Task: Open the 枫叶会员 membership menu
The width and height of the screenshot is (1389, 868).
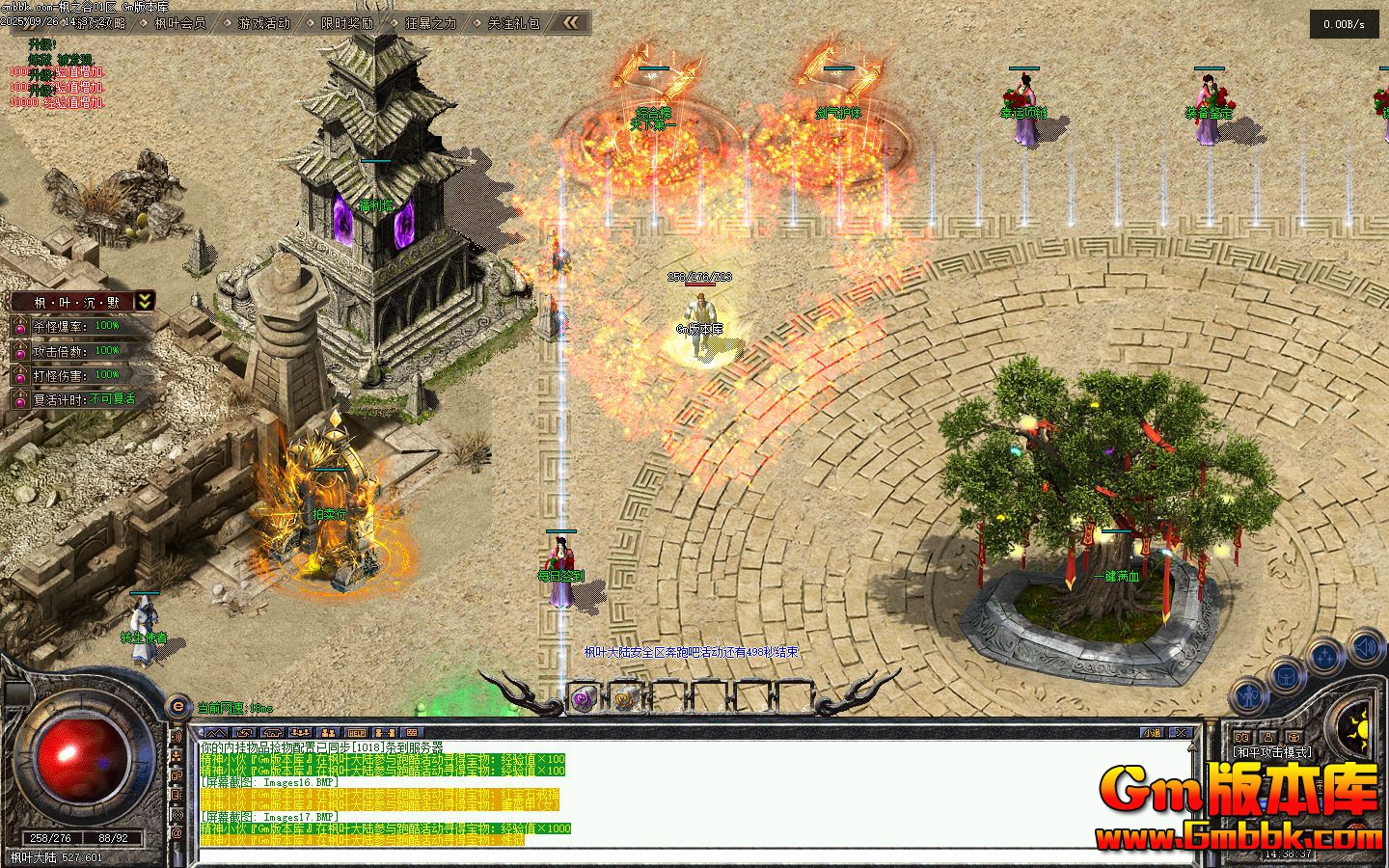Action: coord(179,22)
